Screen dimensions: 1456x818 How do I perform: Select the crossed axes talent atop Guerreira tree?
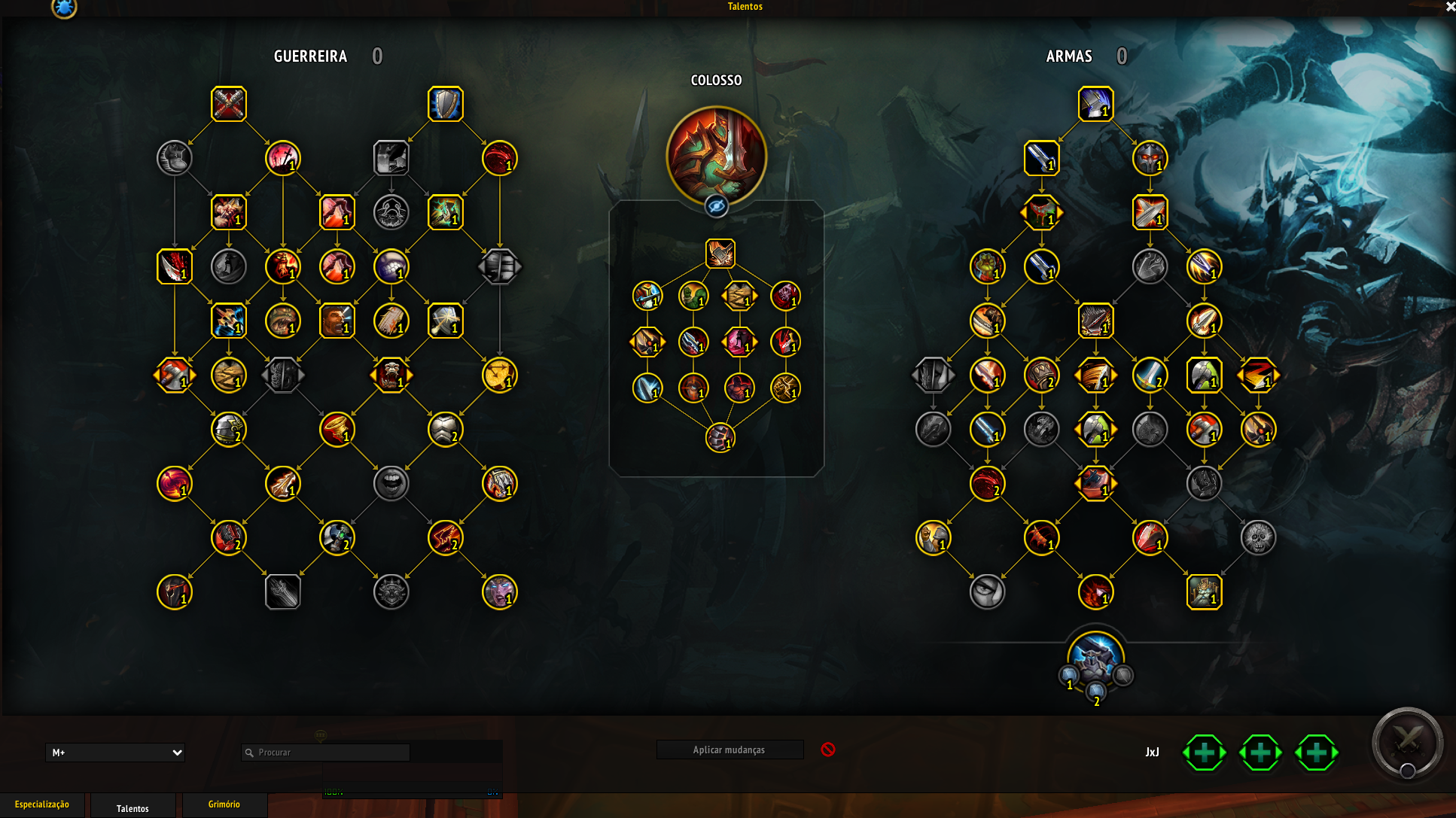[229, 104]
